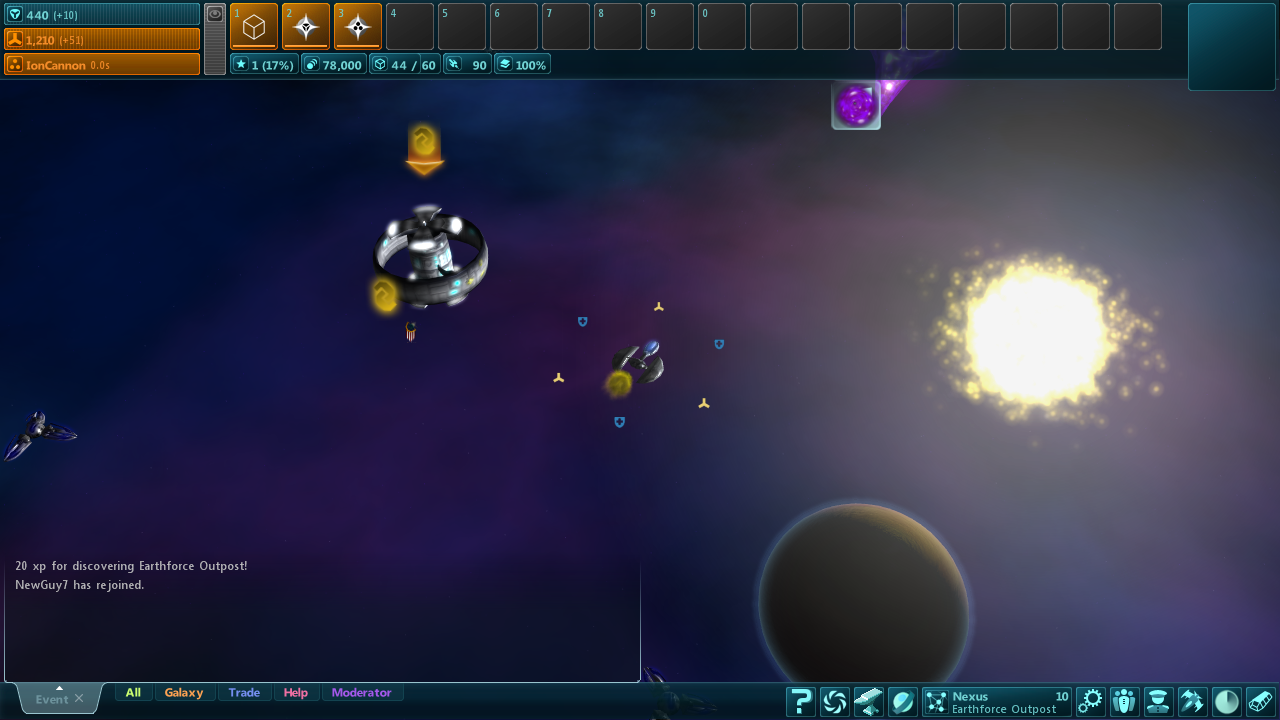
Task: Activate hotbar slot 3 weapon
Action: (x=358, y=26)
